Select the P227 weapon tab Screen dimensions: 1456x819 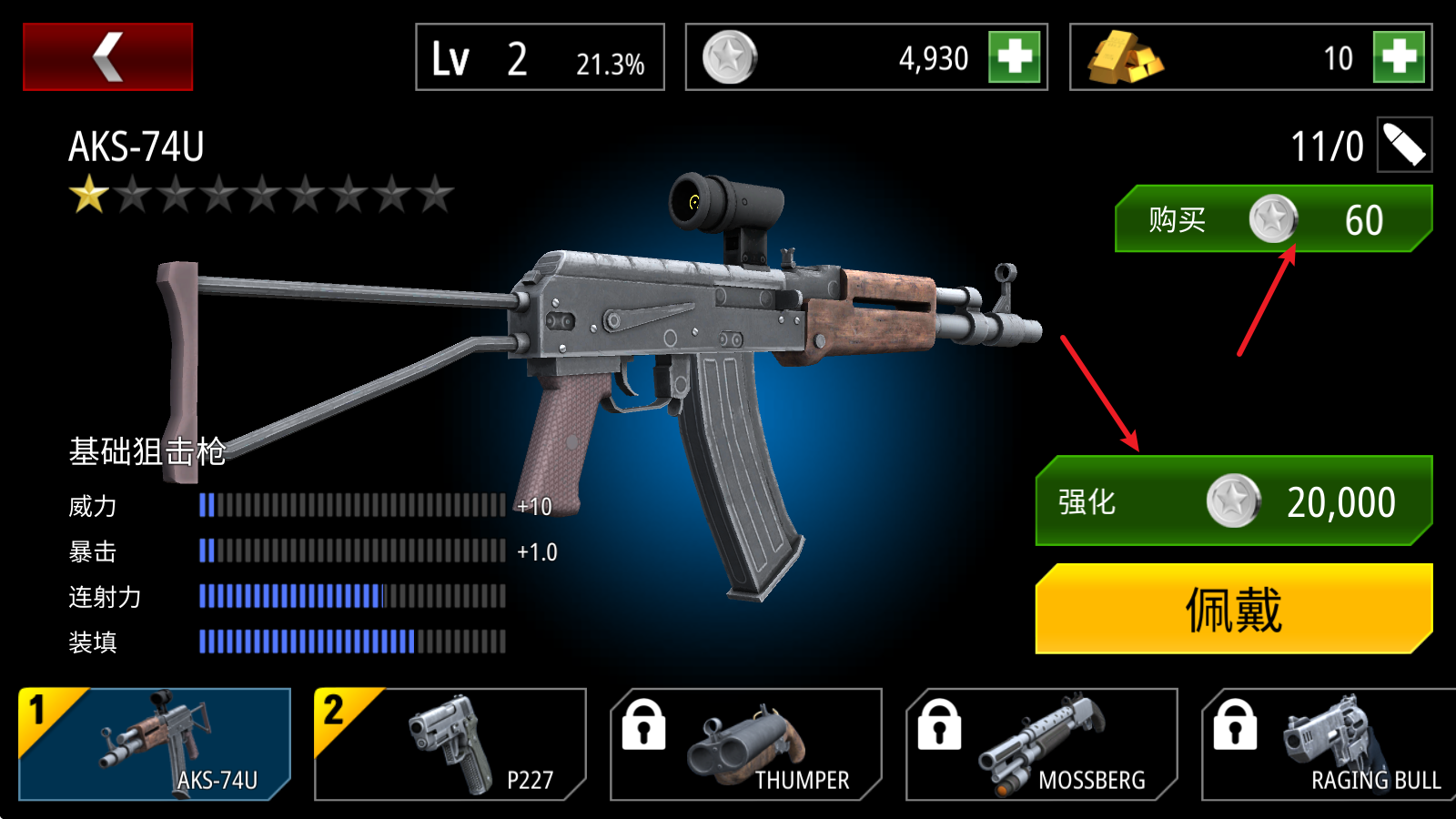click(449, 744)
